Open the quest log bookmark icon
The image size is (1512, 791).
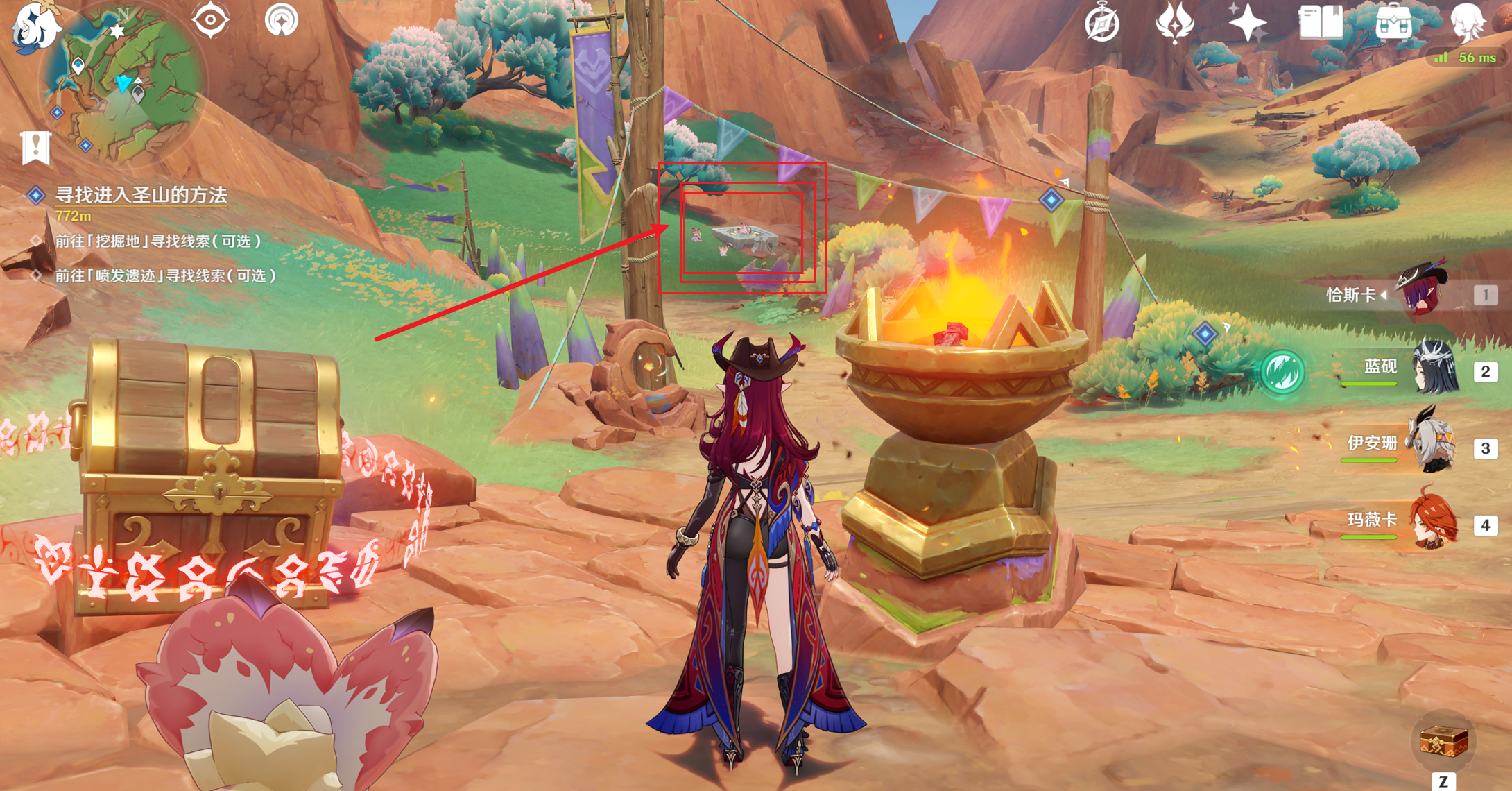pyautogui.click(x=36, y=146)
